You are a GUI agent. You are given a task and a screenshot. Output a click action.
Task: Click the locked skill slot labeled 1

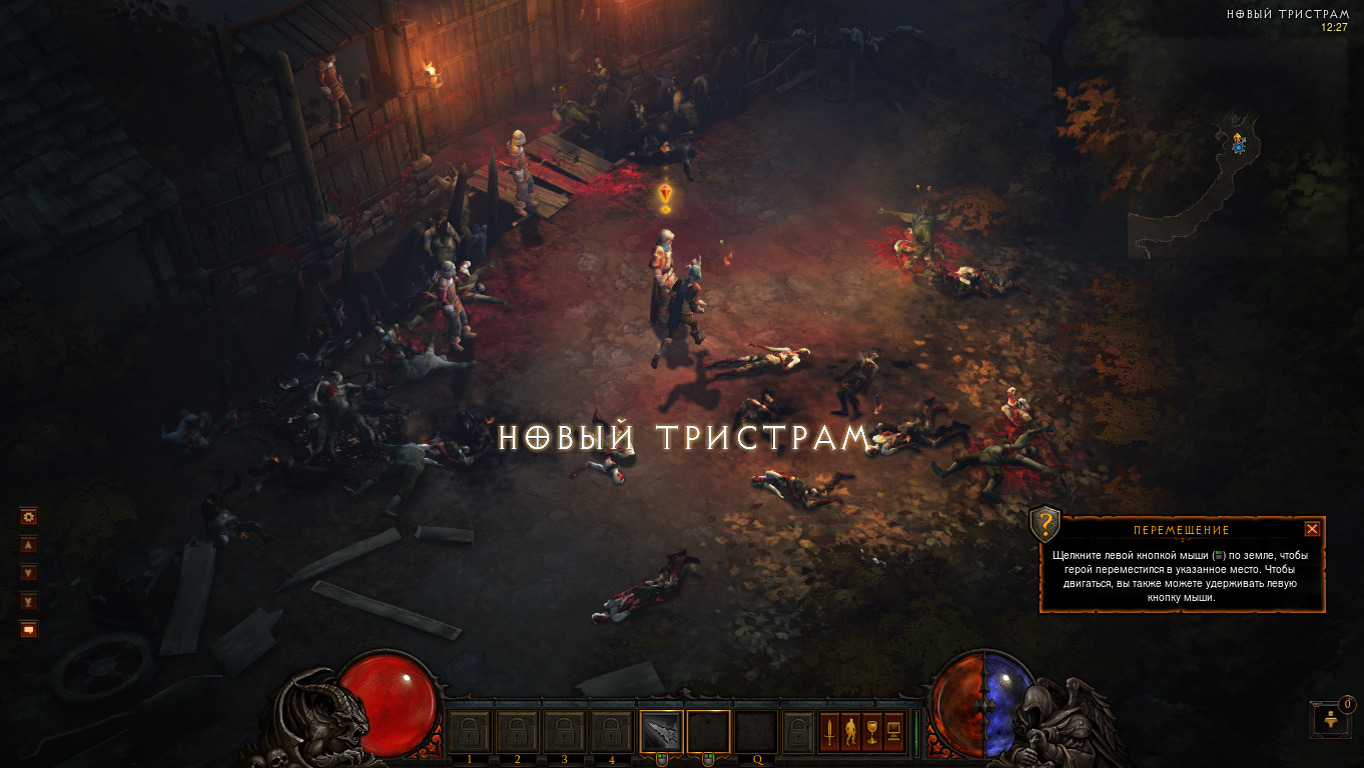point(469,731)
